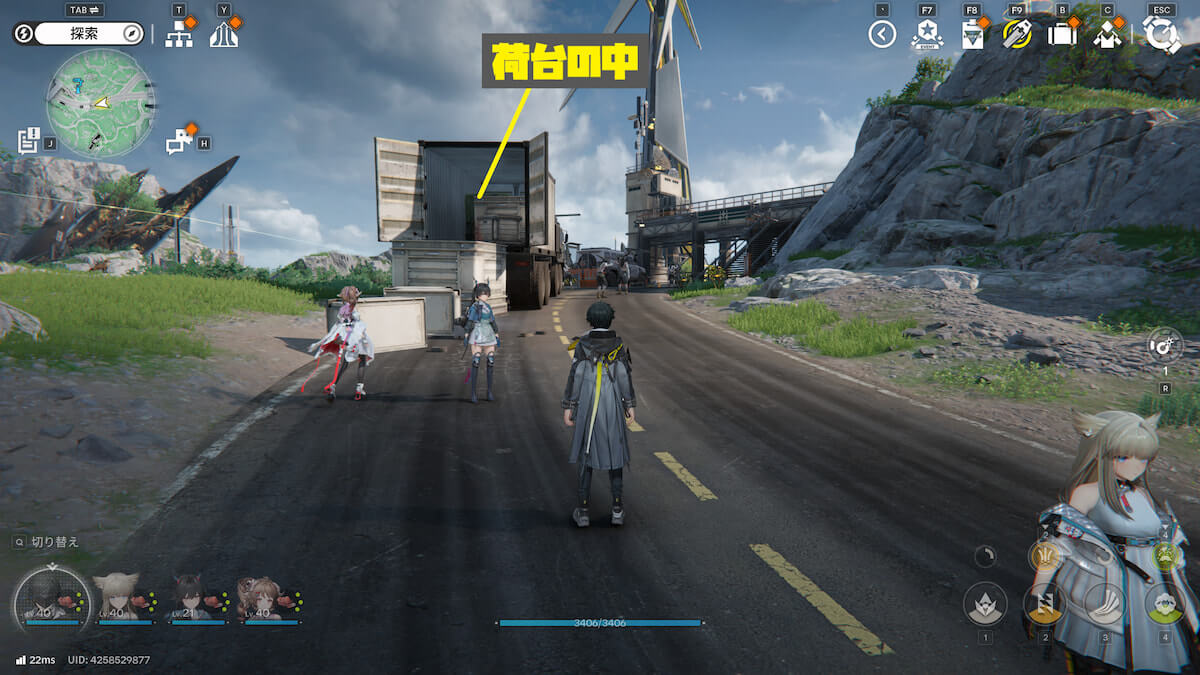Screen dimensions: 1200x675
Task: Open the chat speech bubbles icon
Action: click(x=180, y=141)
